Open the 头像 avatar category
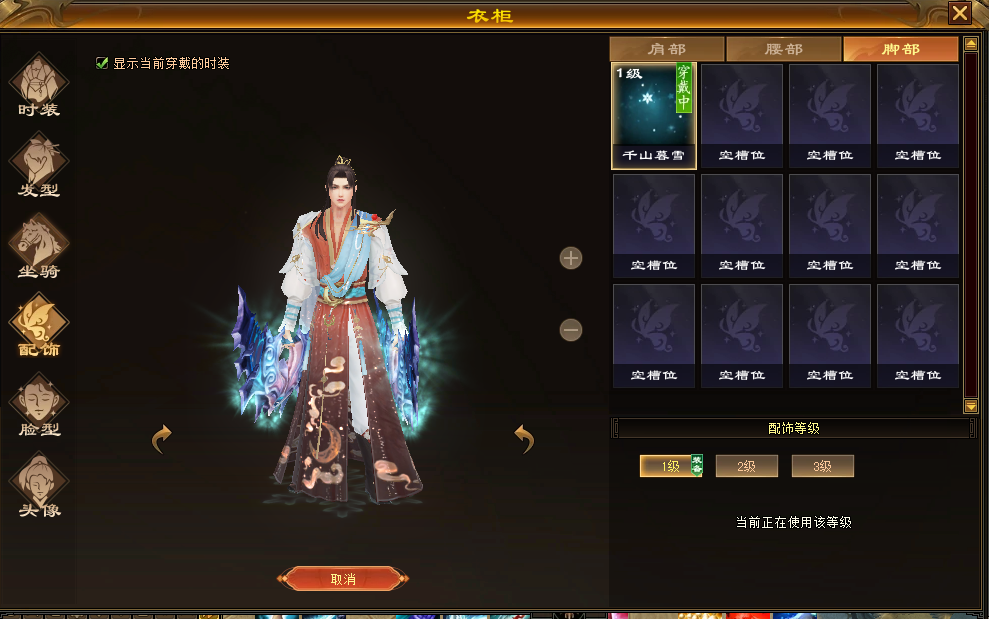Screen dimensions: 989x619 [39, 486]
